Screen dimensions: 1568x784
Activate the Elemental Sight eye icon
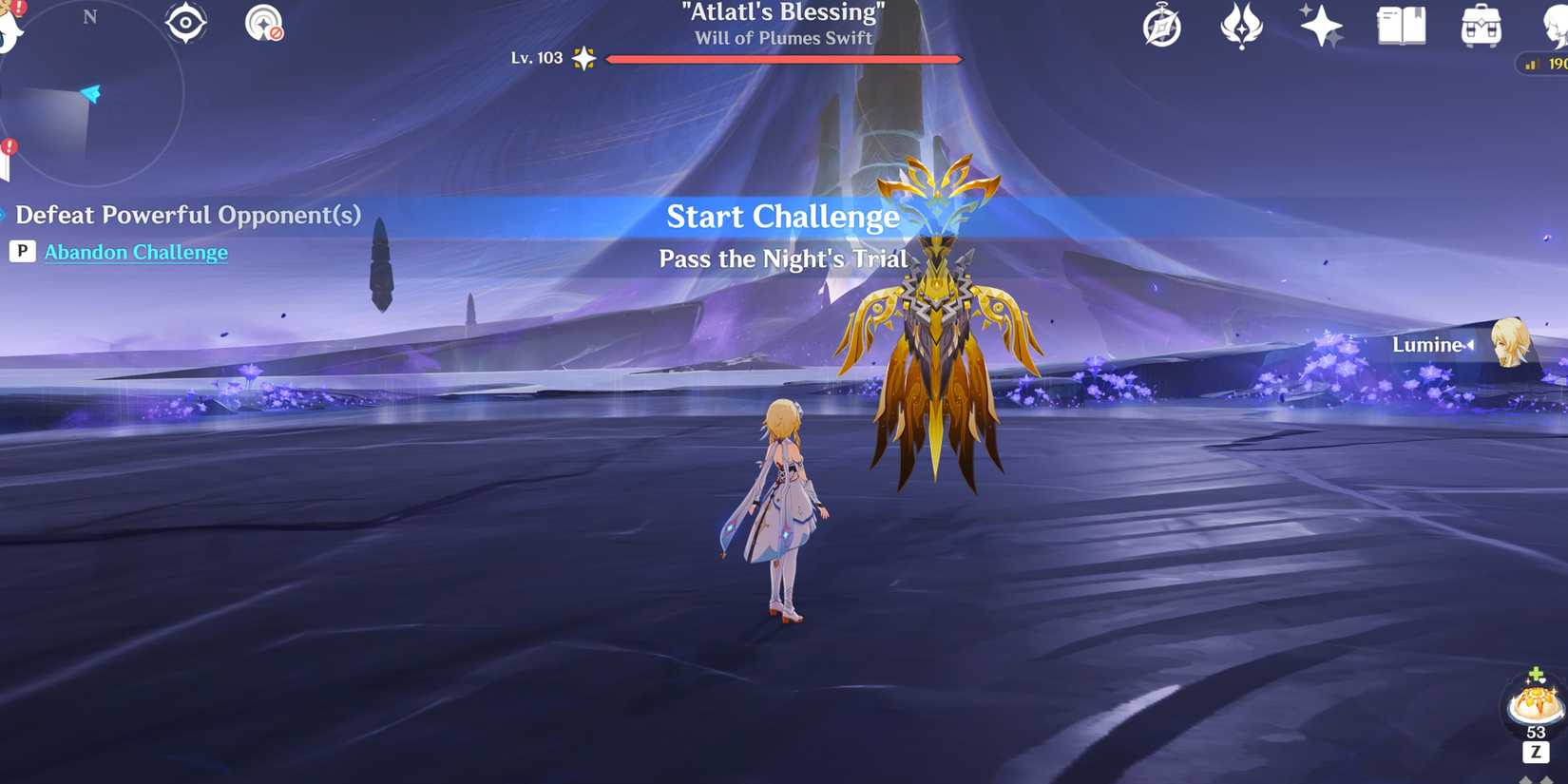185,22
